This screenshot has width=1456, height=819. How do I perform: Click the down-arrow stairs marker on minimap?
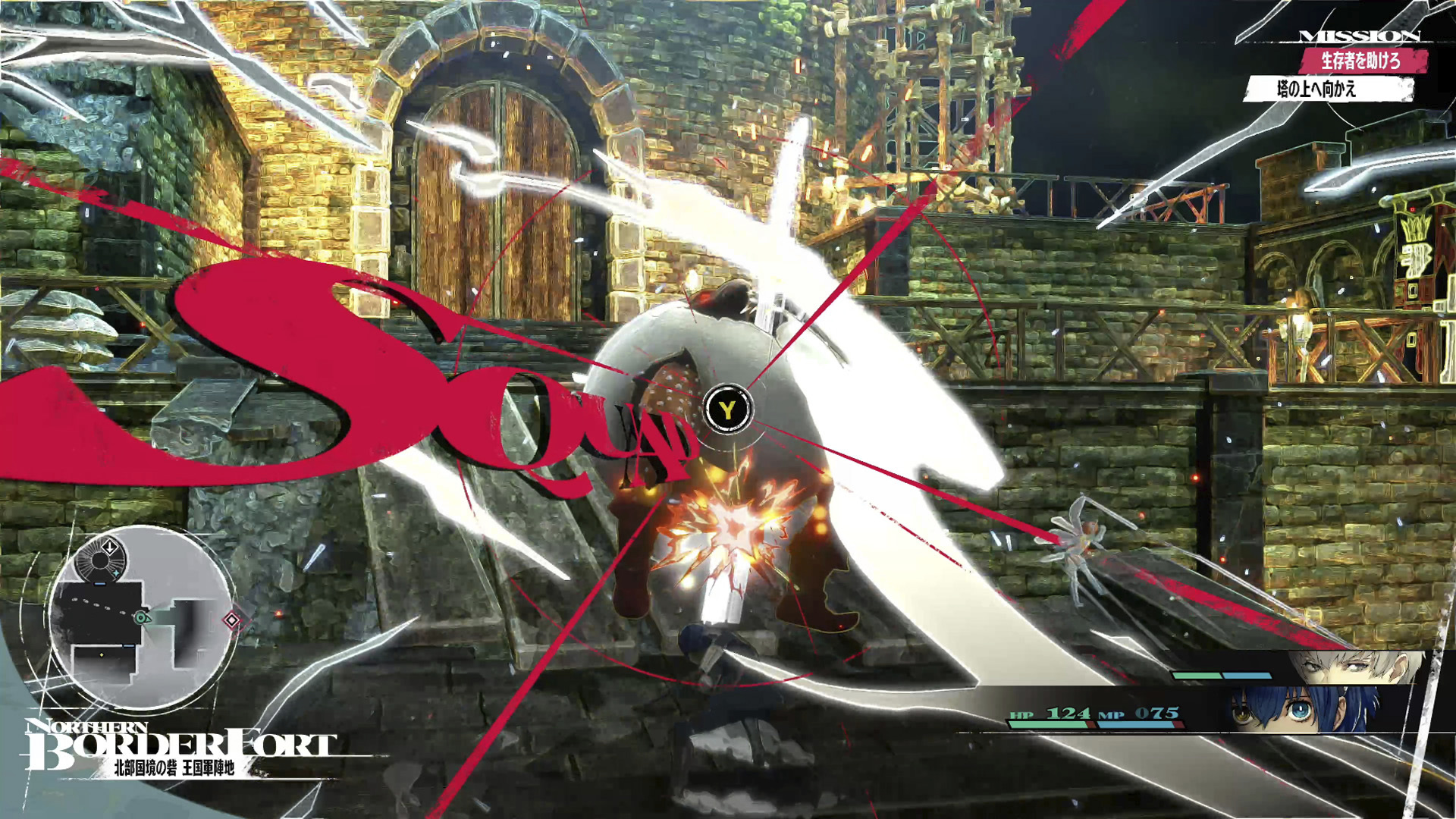(110, 547)
